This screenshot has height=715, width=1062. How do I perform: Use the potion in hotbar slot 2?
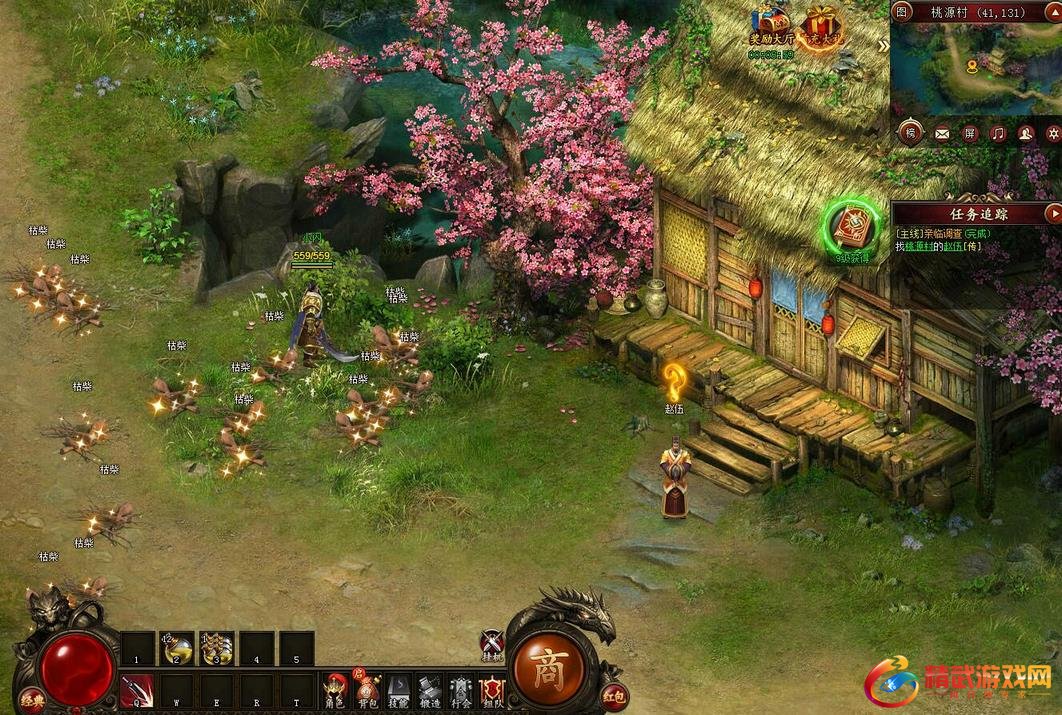pos(178,648)
